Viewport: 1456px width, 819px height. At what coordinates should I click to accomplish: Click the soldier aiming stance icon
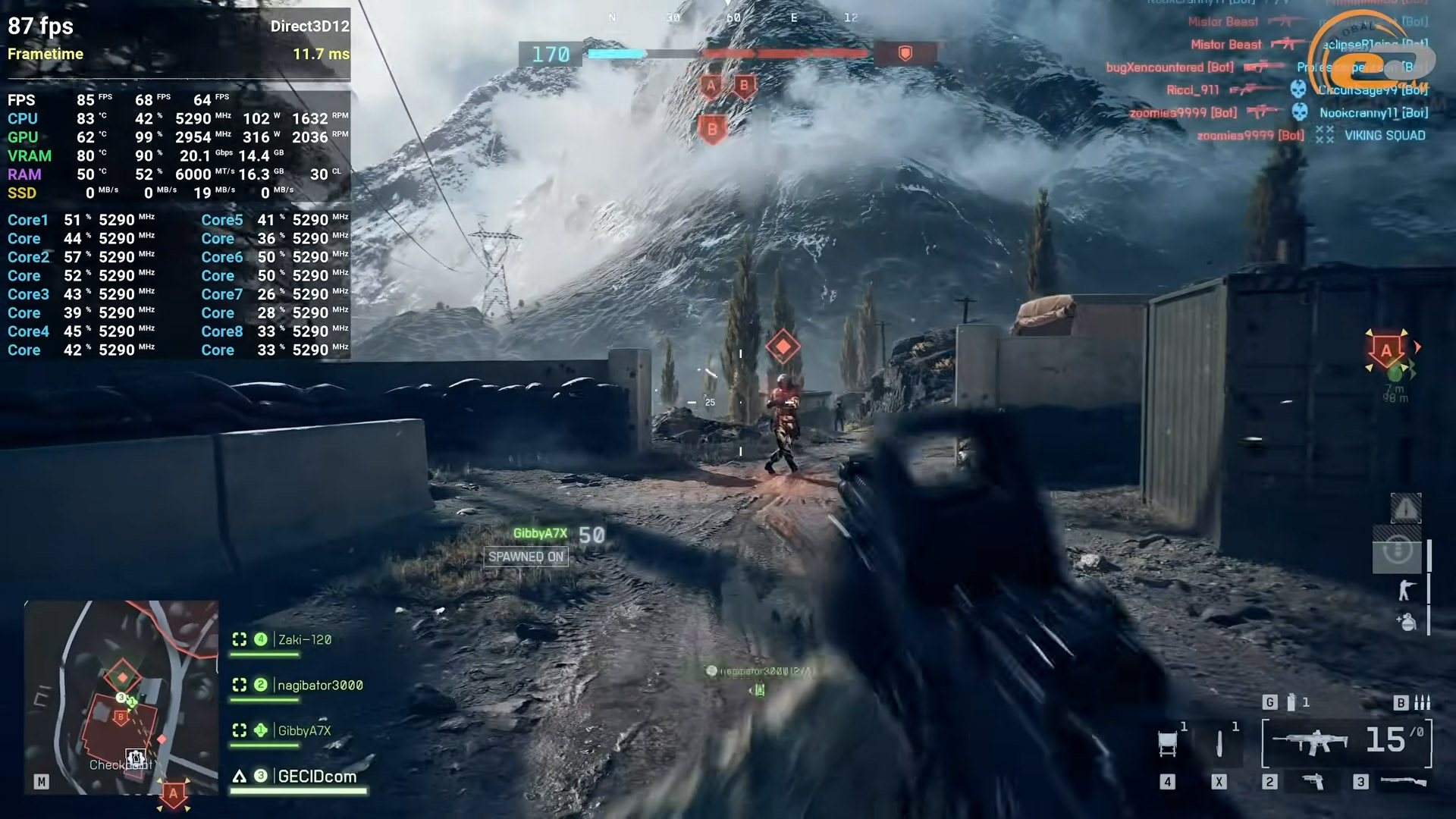coord(1407,590)
